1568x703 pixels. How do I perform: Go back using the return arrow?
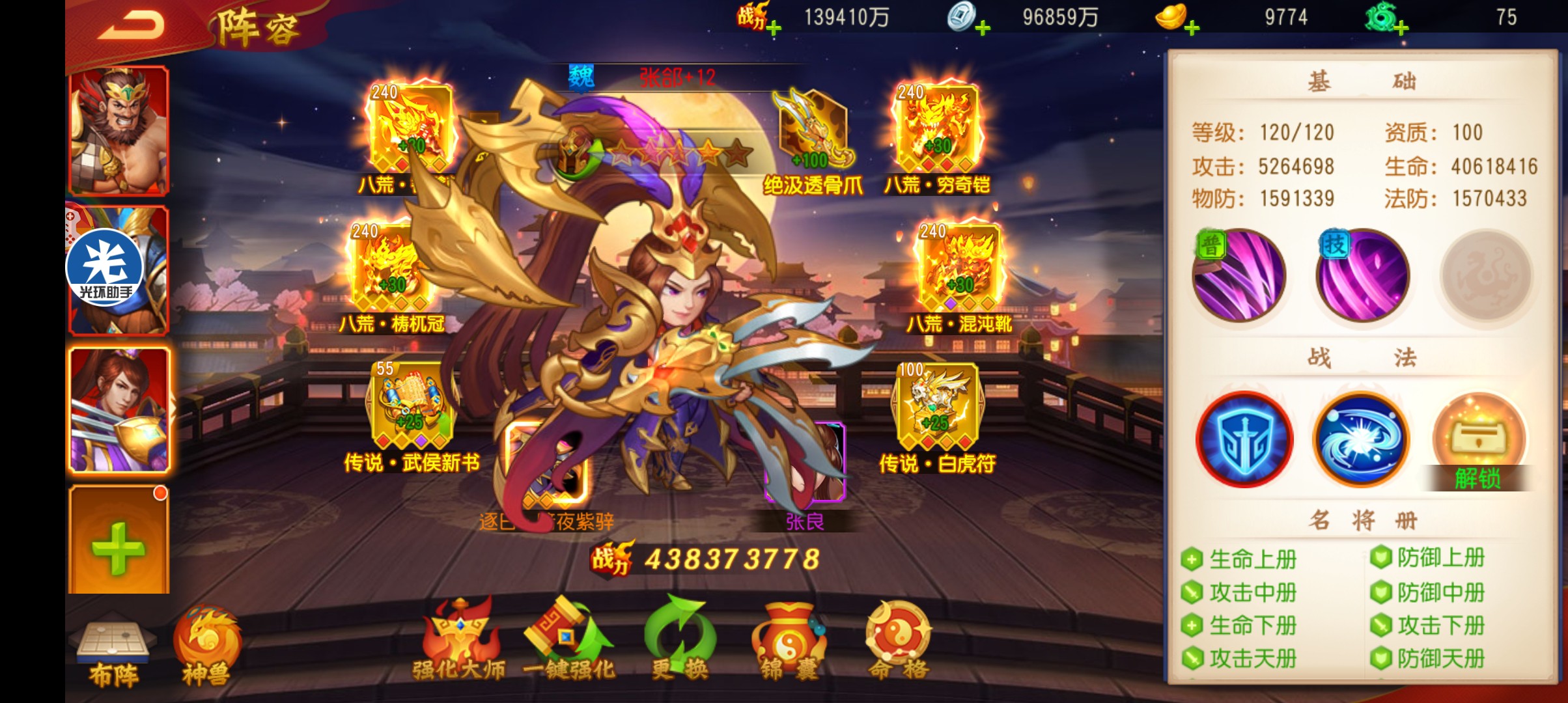coord(132,26)
